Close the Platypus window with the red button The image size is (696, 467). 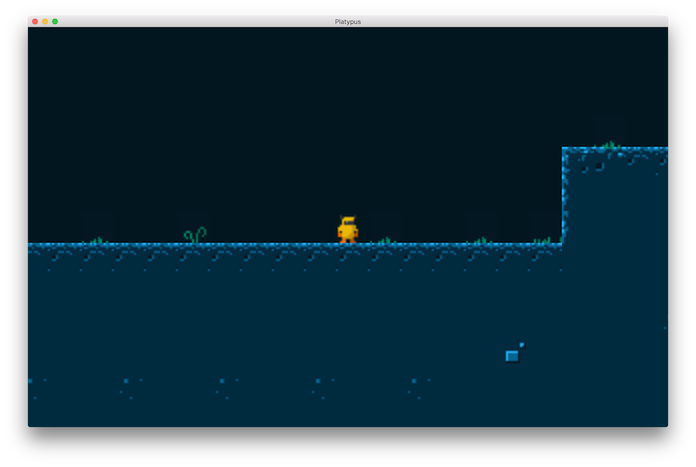(35, 21)
